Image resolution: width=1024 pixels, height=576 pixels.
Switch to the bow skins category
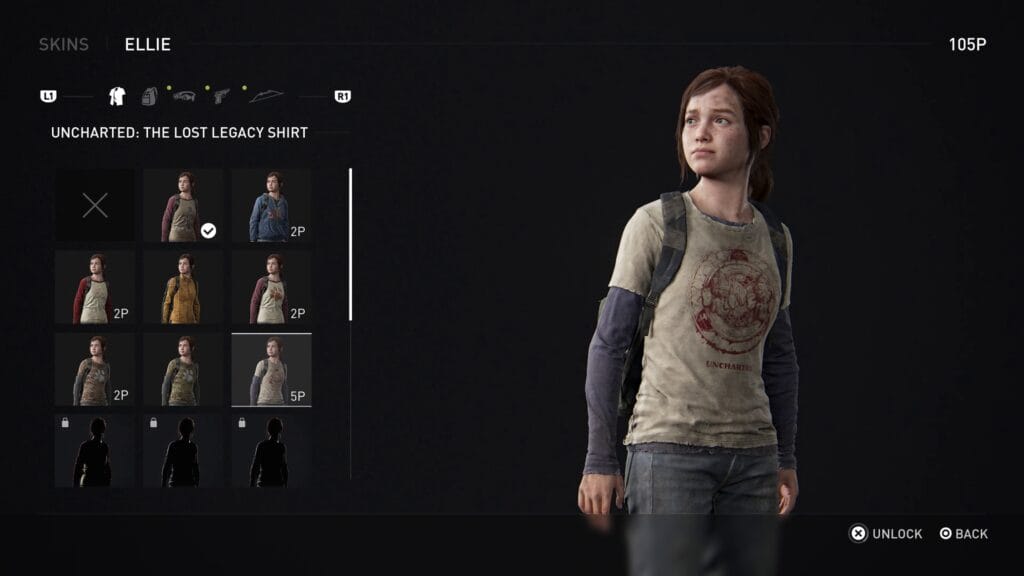click(x=266, y=96)
